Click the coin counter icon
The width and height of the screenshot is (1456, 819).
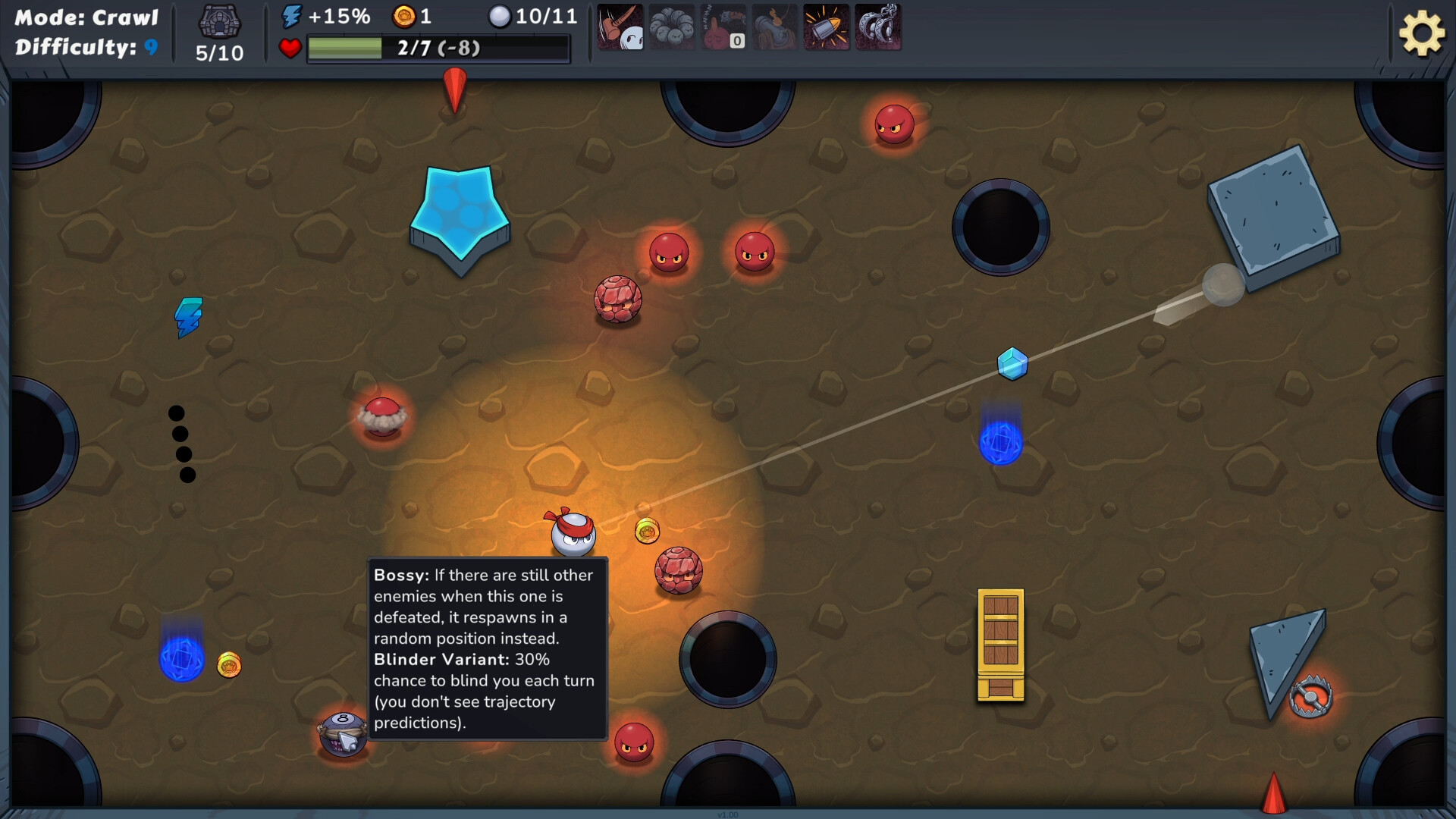click(406, 15)
